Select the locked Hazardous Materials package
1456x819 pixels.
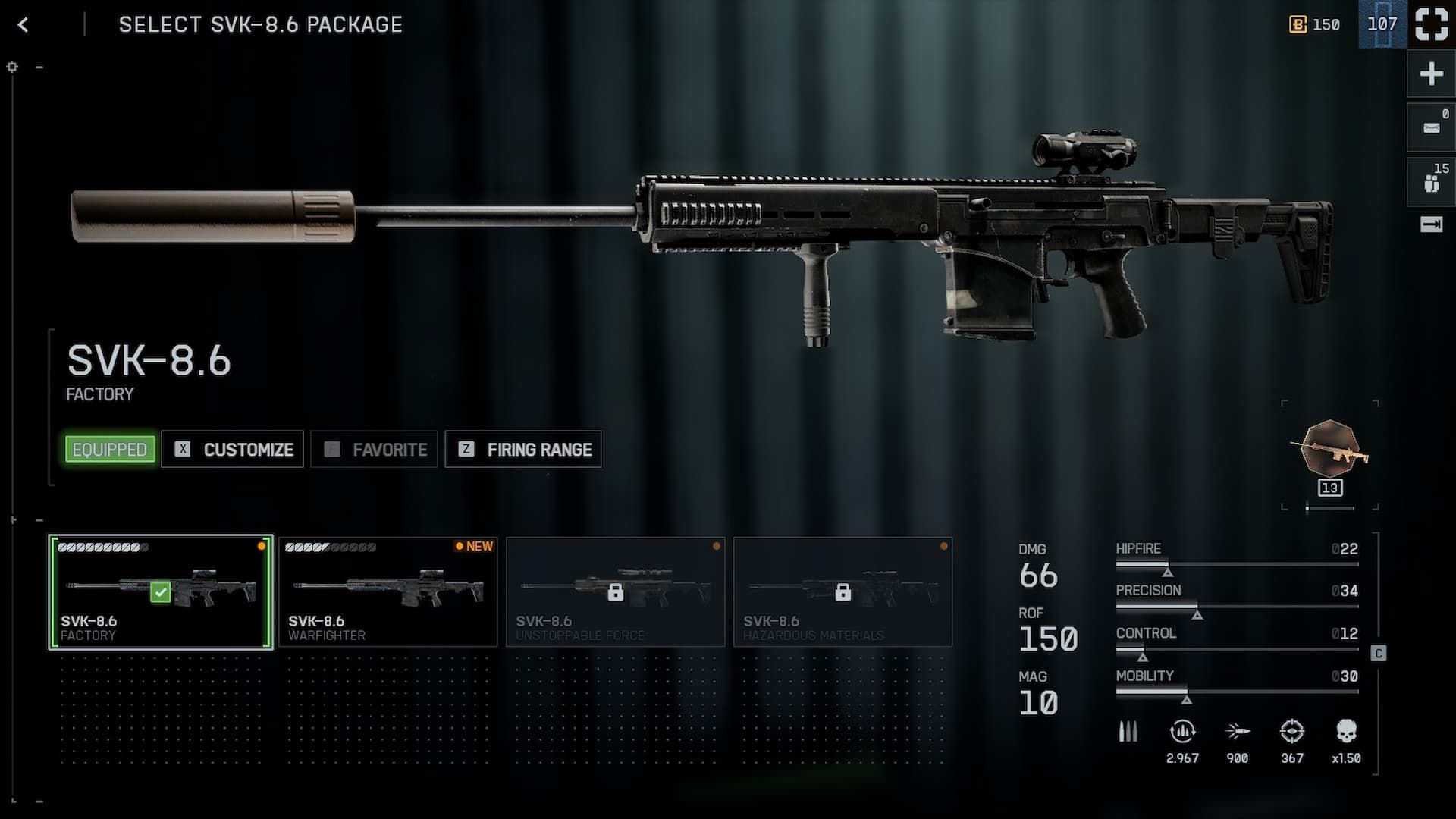tap(843, 592)
